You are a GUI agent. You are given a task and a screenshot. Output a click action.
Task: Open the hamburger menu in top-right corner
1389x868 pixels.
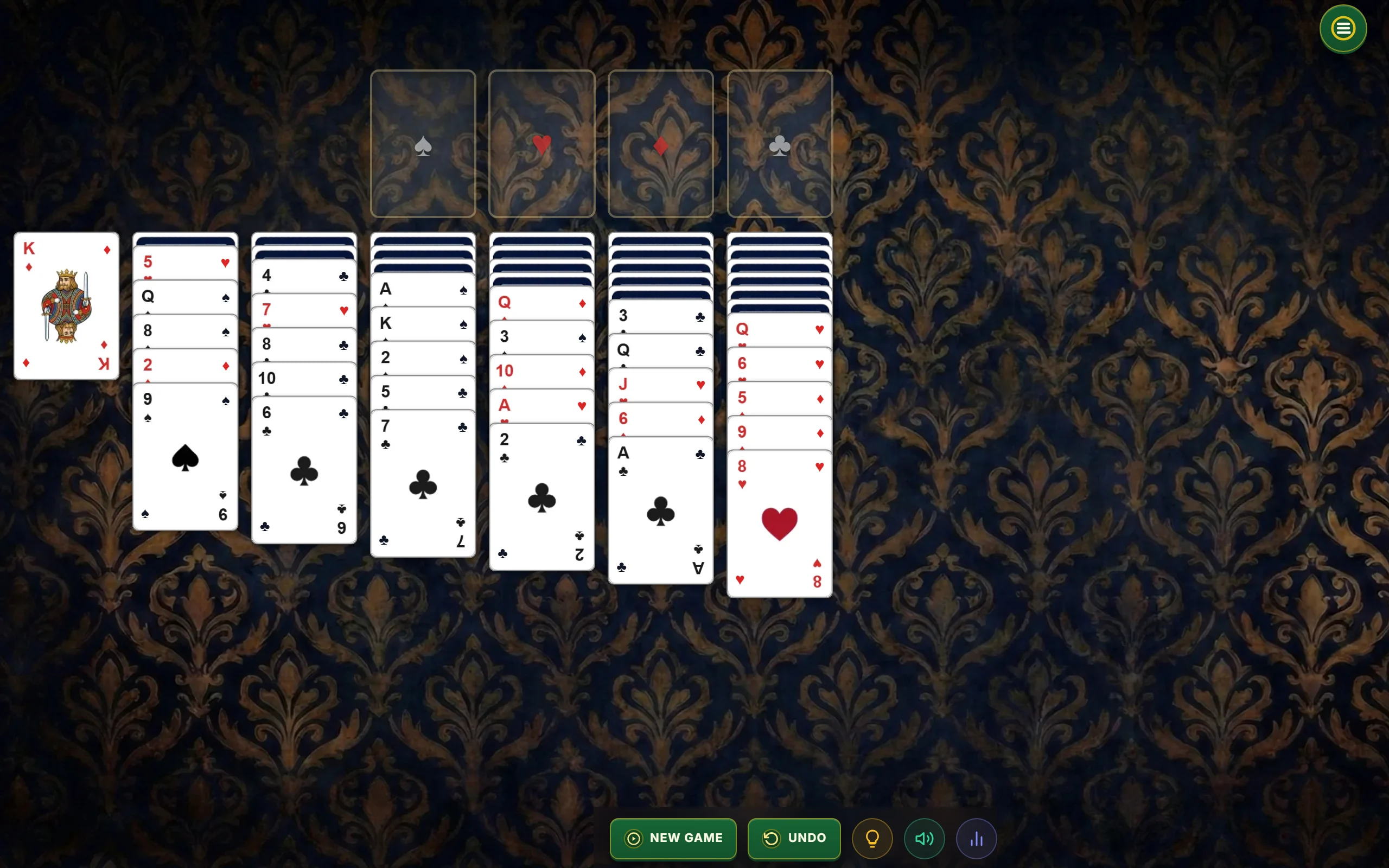click(1342, 28)
